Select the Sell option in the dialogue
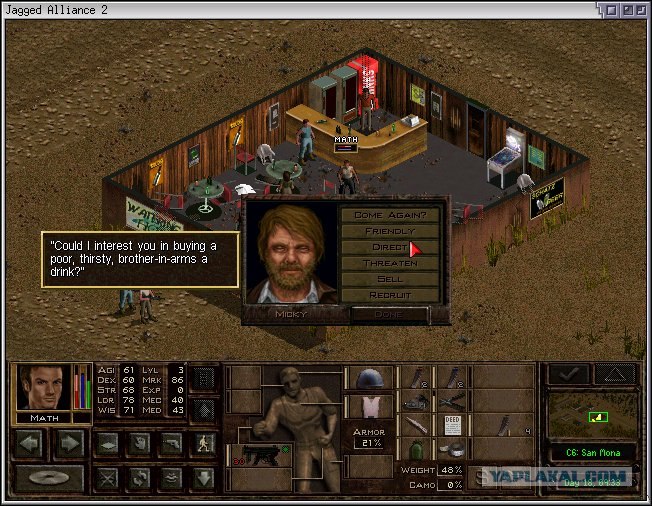The height and width of the screenshot is (506, 652). tap(389, 279)
